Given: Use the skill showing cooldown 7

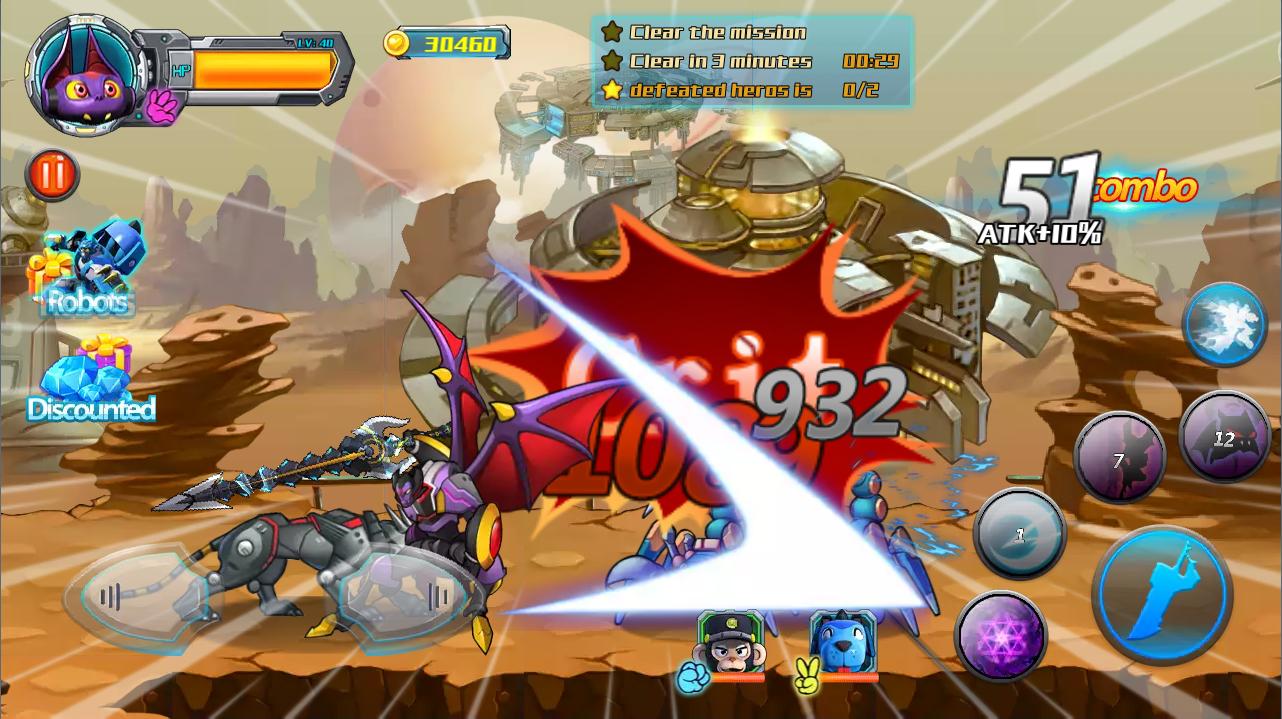Looking at the screenshot, I should [x=1119, y=458].
